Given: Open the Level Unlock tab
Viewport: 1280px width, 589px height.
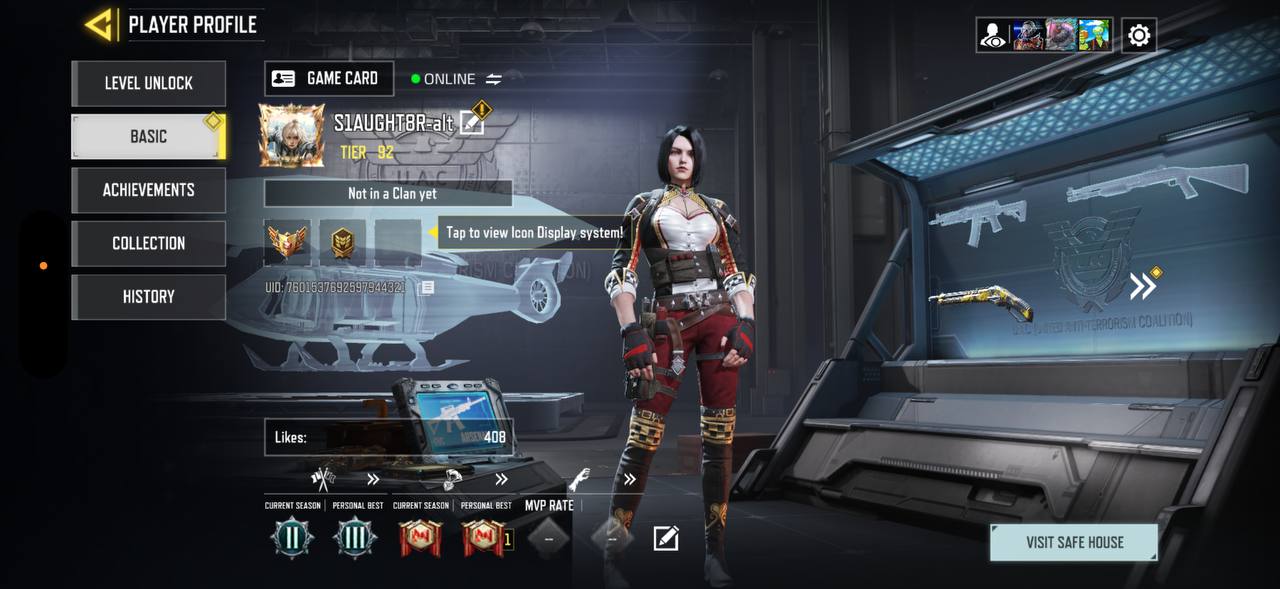Looking at the screenshot, I should [x=148, y=83].
